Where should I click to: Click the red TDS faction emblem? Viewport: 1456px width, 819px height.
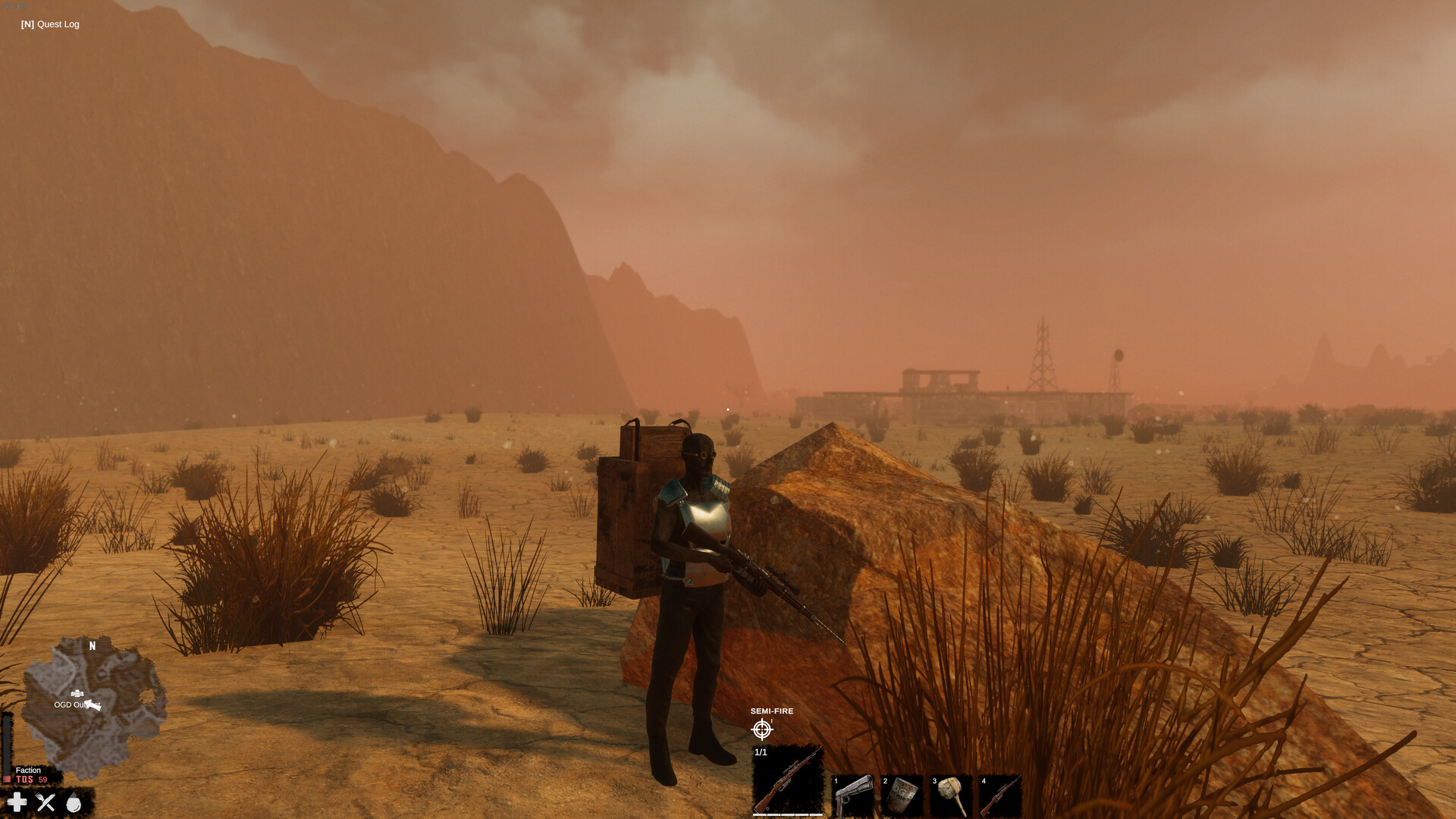point(7,779)
